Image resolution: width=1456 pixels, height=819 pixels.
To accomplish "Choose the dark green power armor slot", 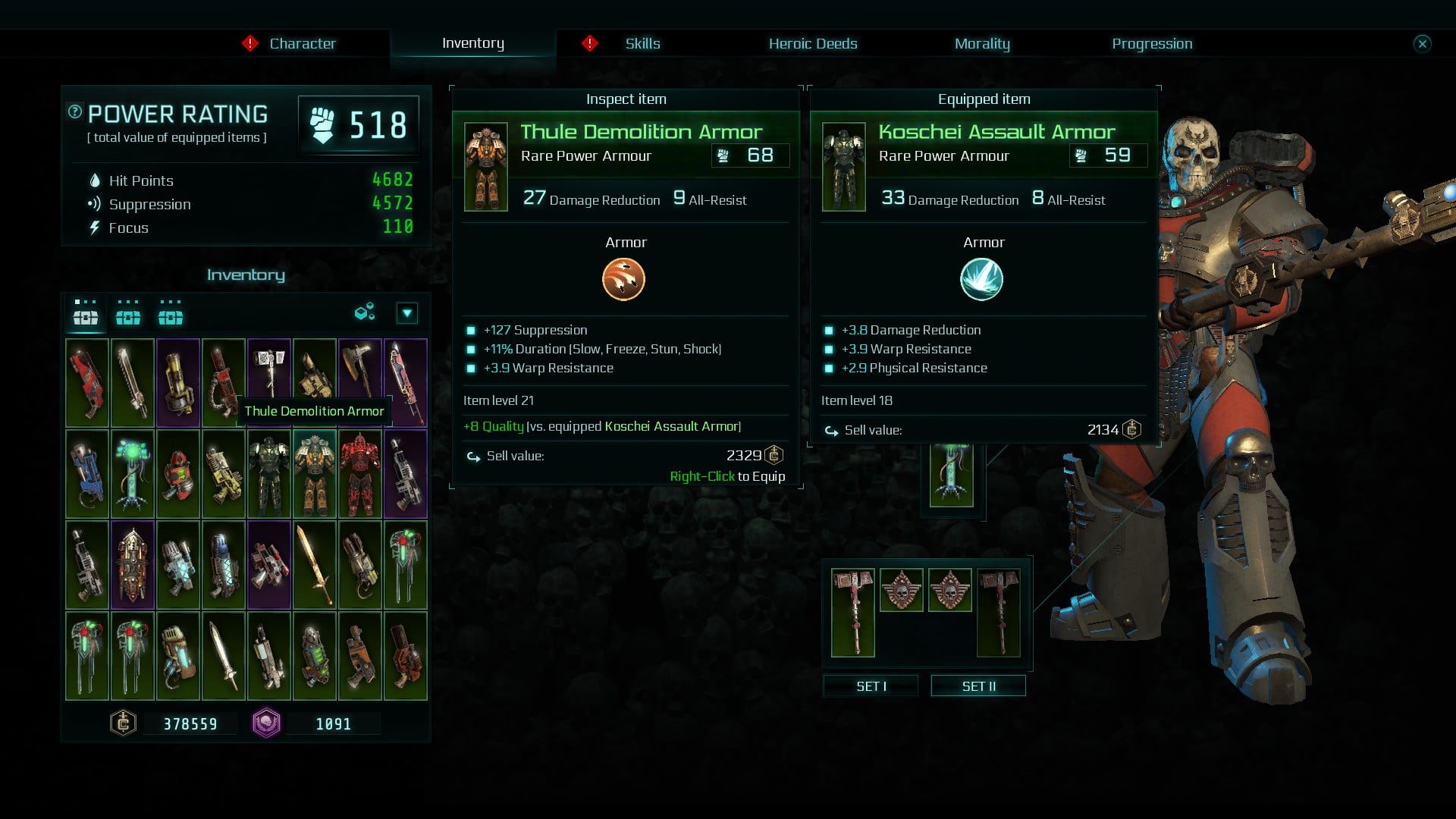I will click(268, 474).
